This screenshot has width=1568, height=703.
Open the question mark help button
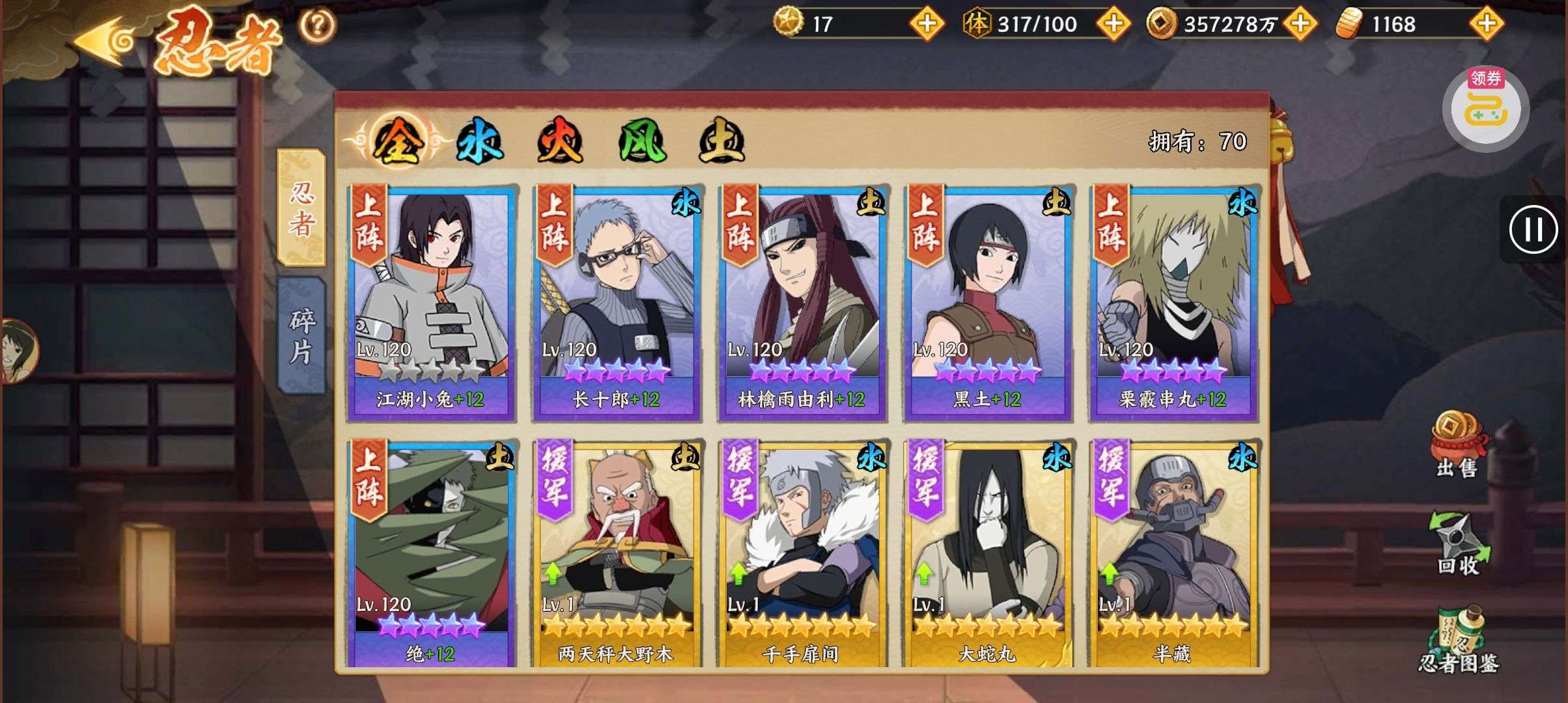(317, 26)
